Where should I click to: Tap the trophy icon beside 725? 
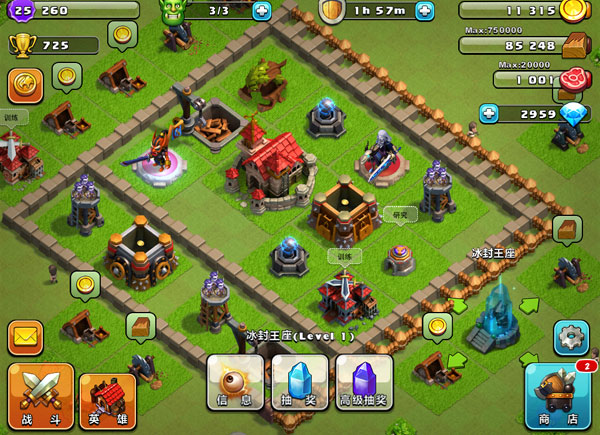pos(21,45)
